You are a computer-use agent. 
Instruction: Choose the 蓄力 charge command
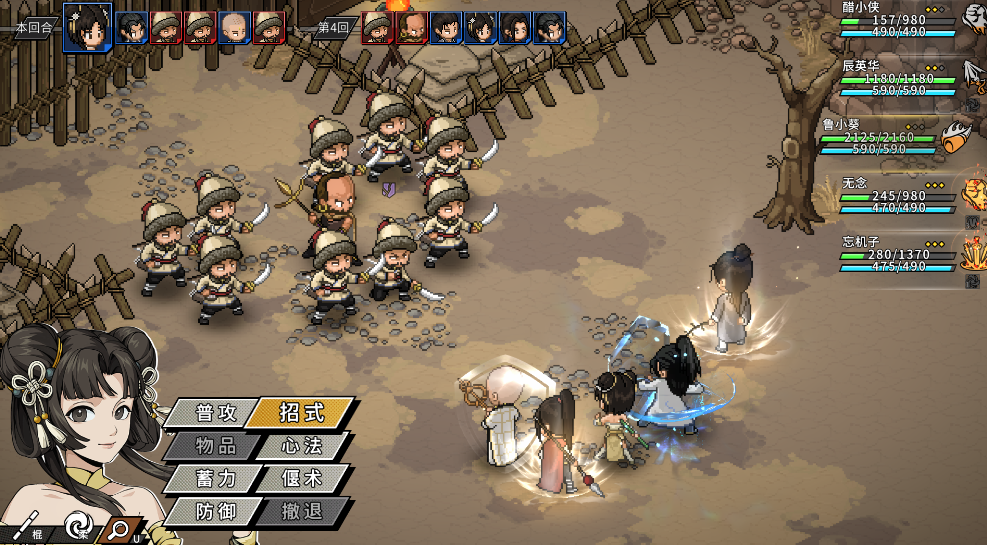213,478
